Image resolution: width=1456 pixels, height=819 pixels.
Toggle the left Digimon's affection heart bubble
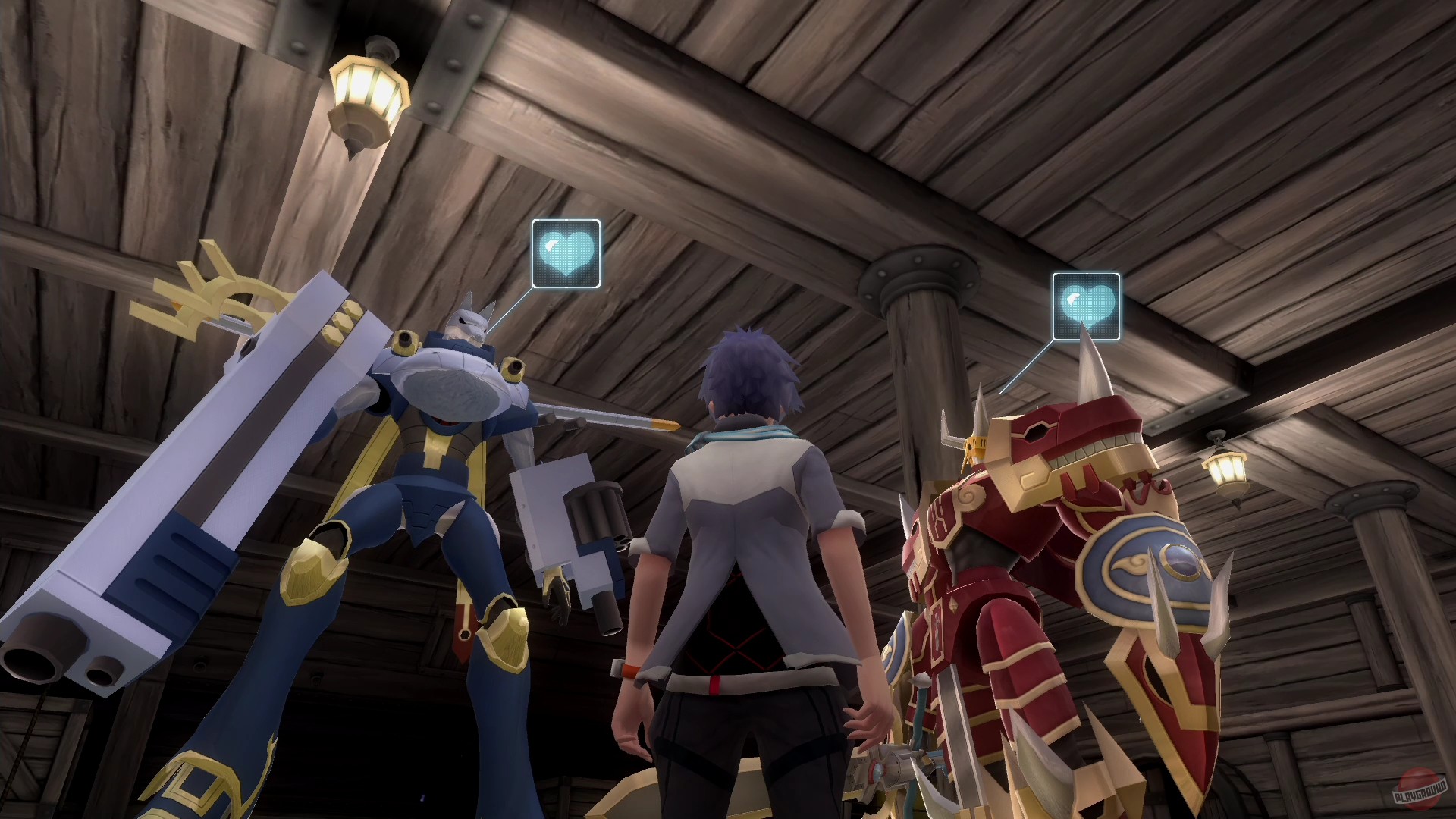tap(566, 254)
